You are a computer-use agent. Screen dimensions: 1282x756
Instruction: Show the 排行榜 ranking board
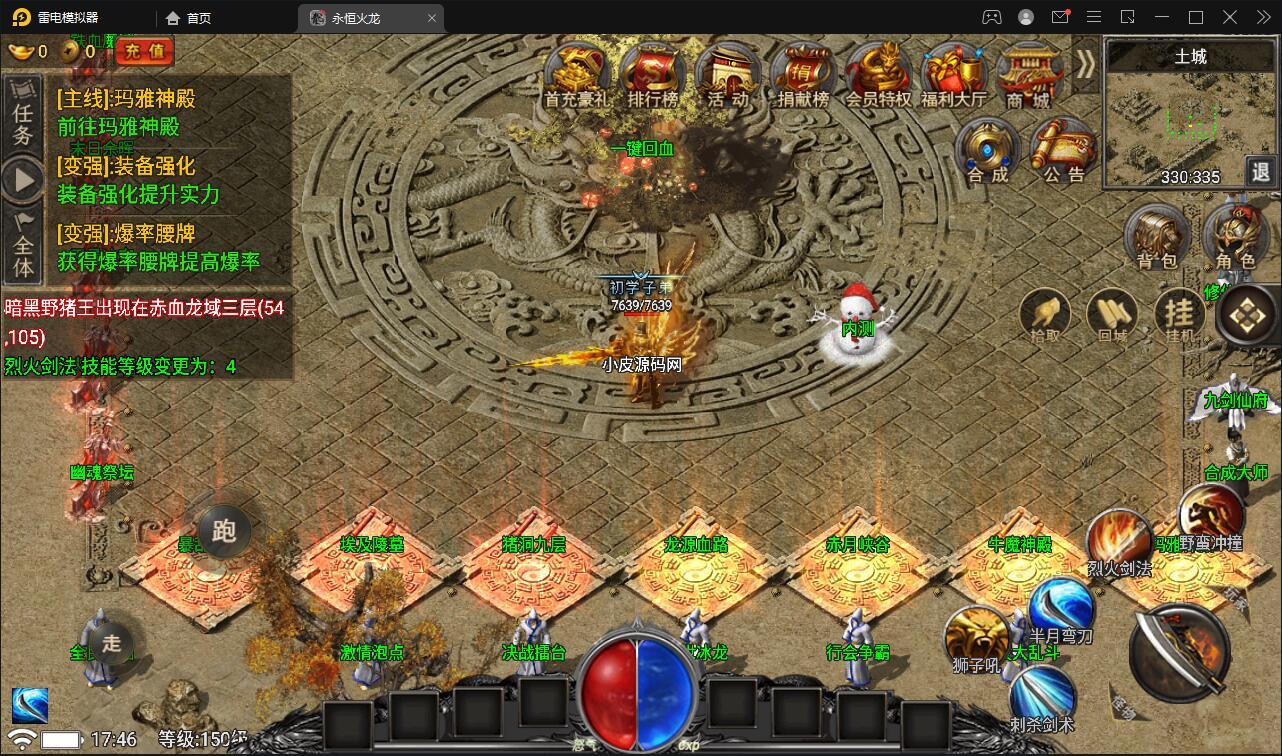click(x=652, y=73)
